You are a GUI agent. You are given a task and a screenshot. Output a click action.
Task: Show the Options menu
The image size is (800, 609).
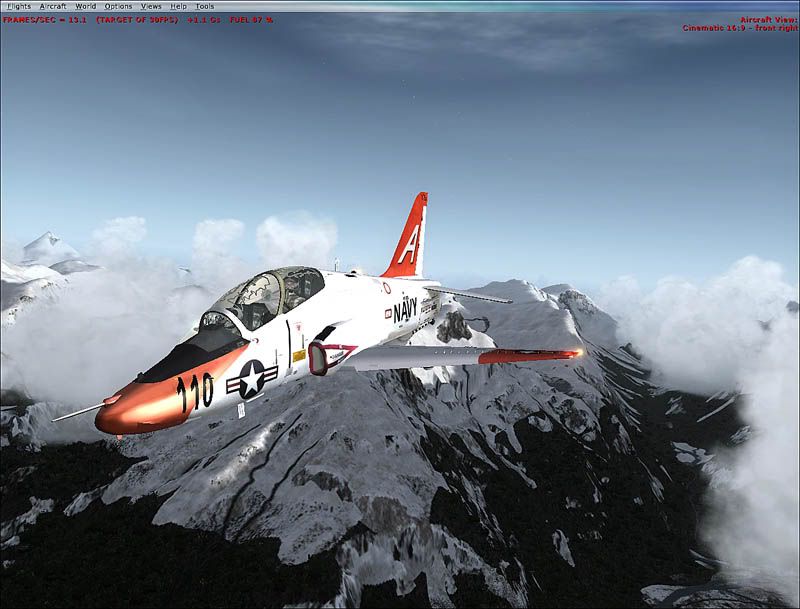(x=118, y=7)
